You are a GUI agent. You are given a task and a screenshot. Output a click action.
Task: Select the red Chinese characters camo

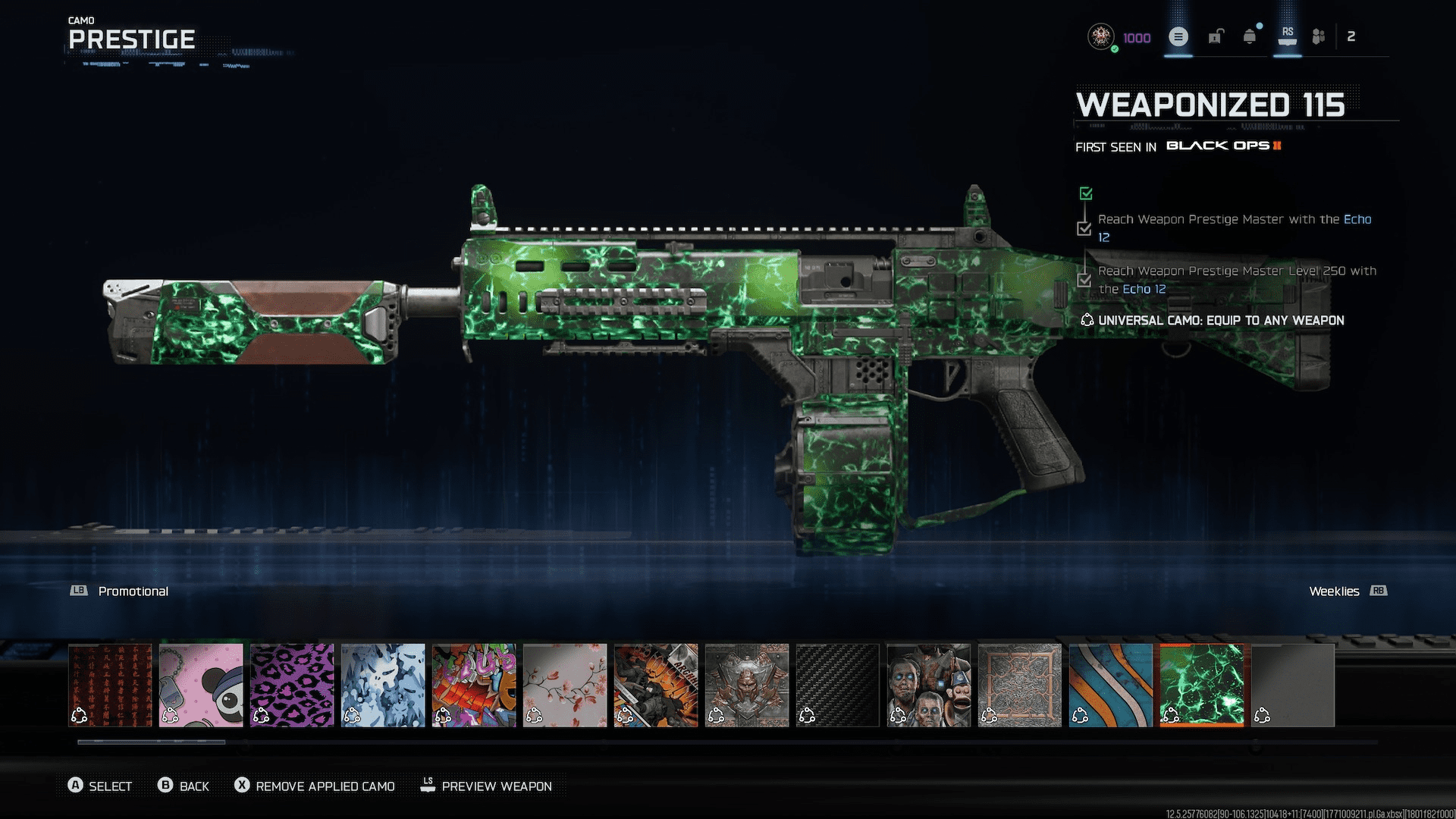pos(110,685)
